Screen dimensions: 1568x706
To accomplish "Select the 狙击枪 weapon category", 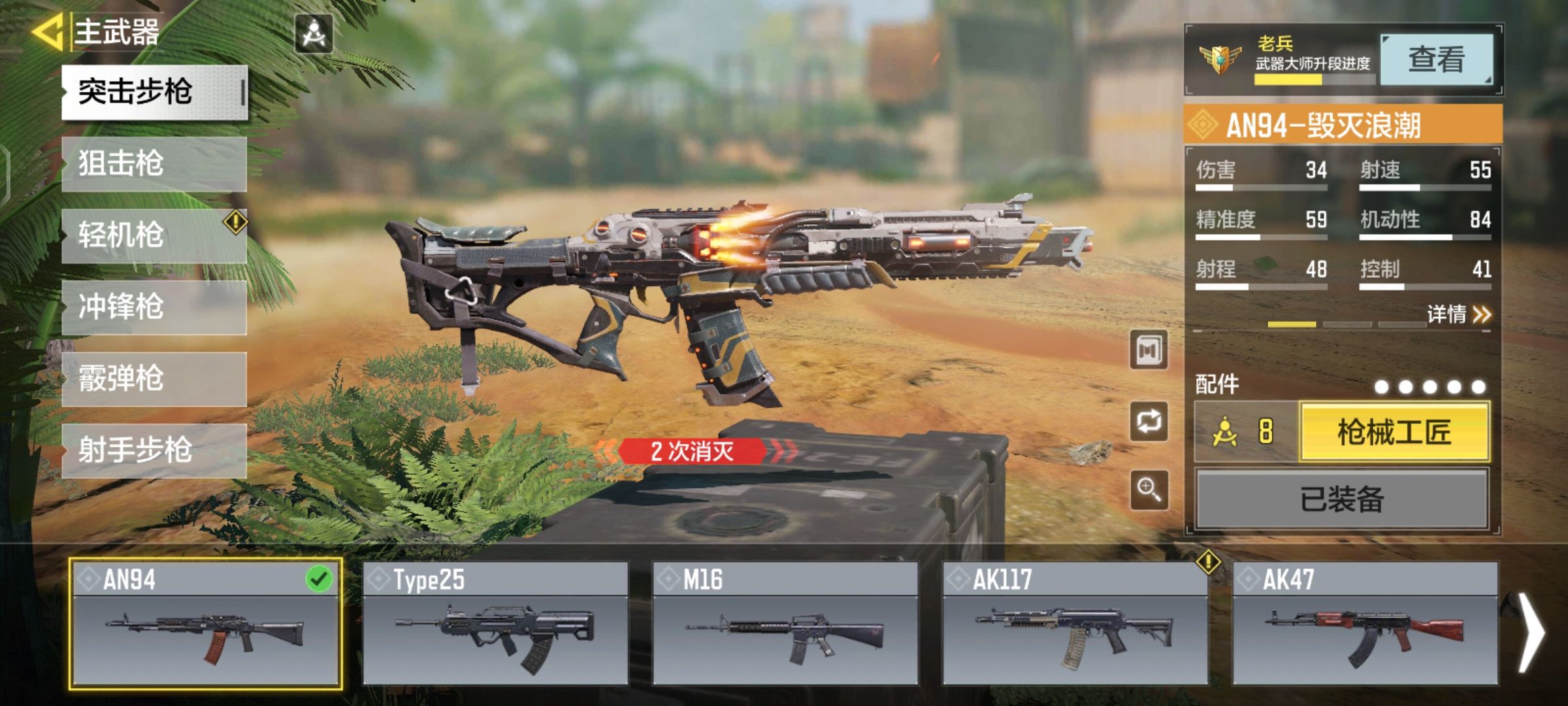I will pyautogui.click(x=154, y=163).
